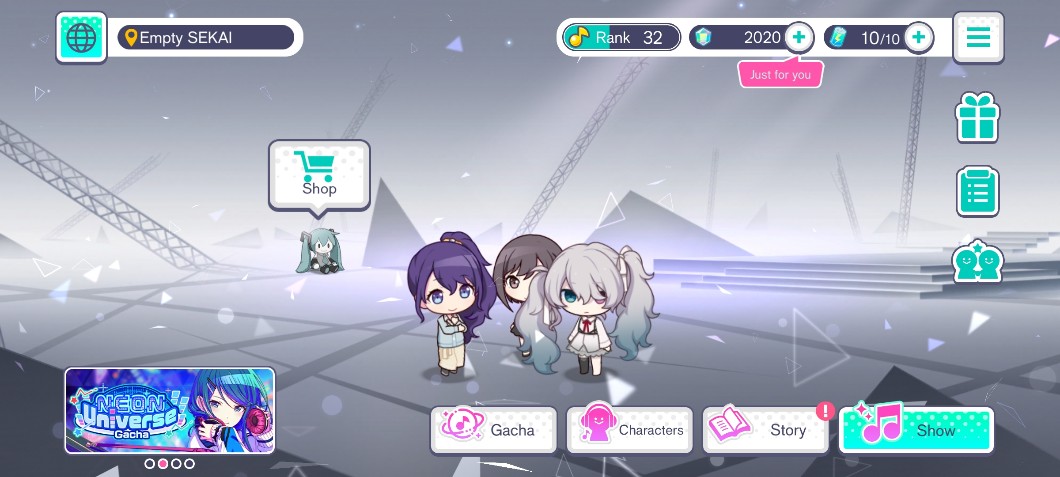Screen dimensions: 1060x477
Task: Open the Neon Universe Gacha banner
Action: coord(170,411)
